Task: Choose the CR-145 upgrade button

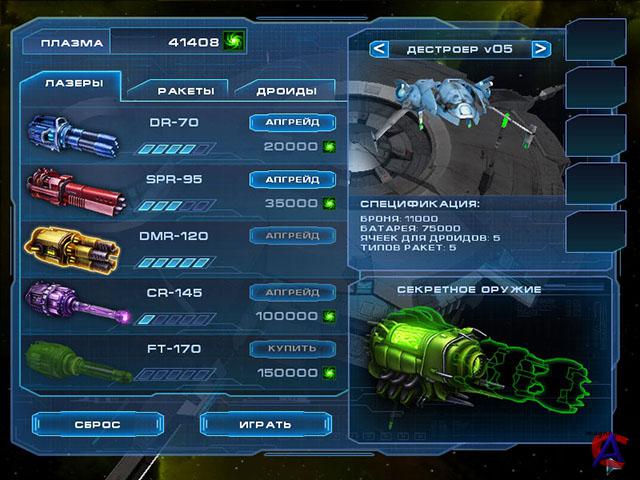Action: 292,292
